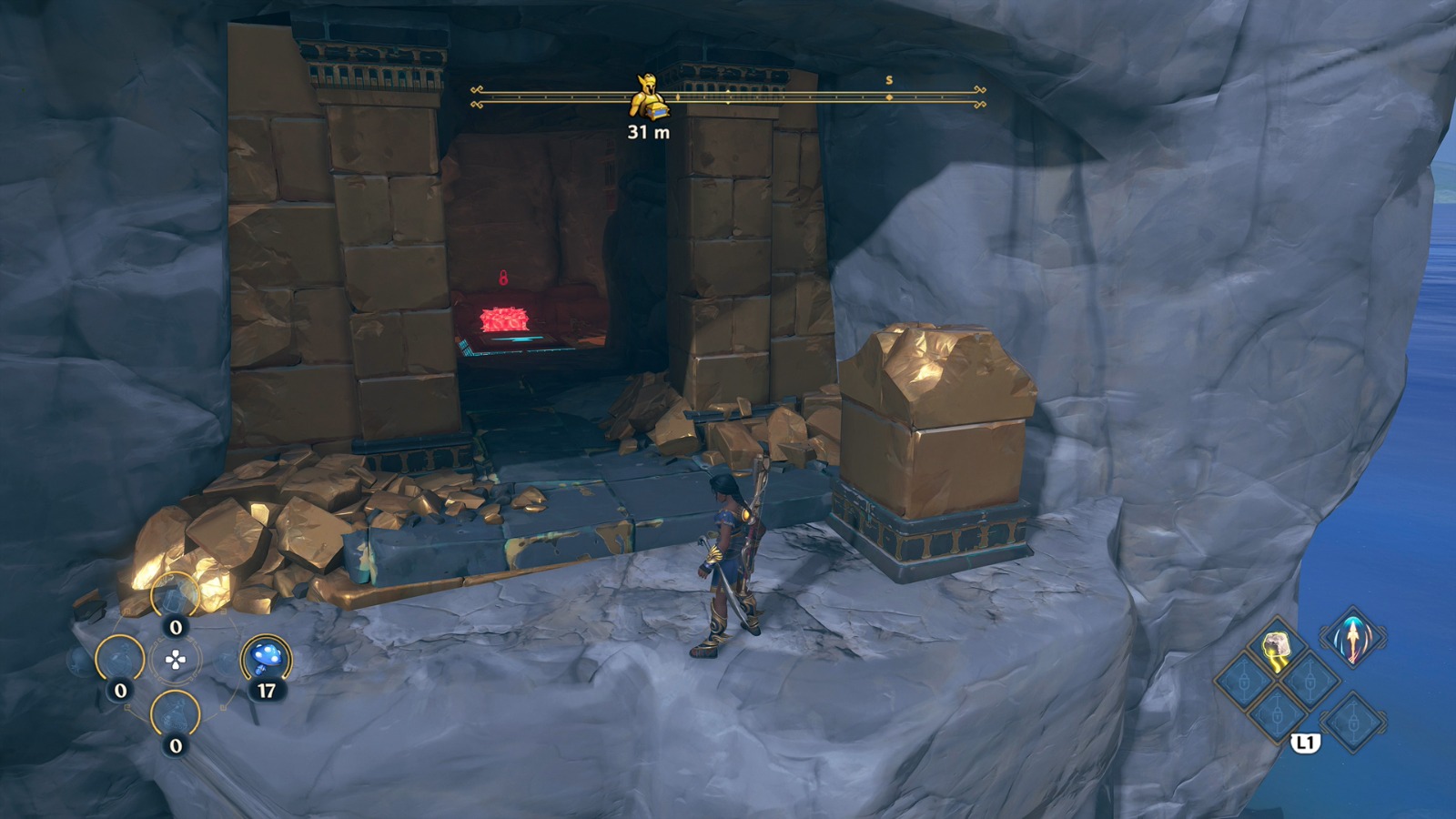Select the blue mushroom potion in the wheel
Viewport: 1456px width, 819px height.
click(268, 659)
